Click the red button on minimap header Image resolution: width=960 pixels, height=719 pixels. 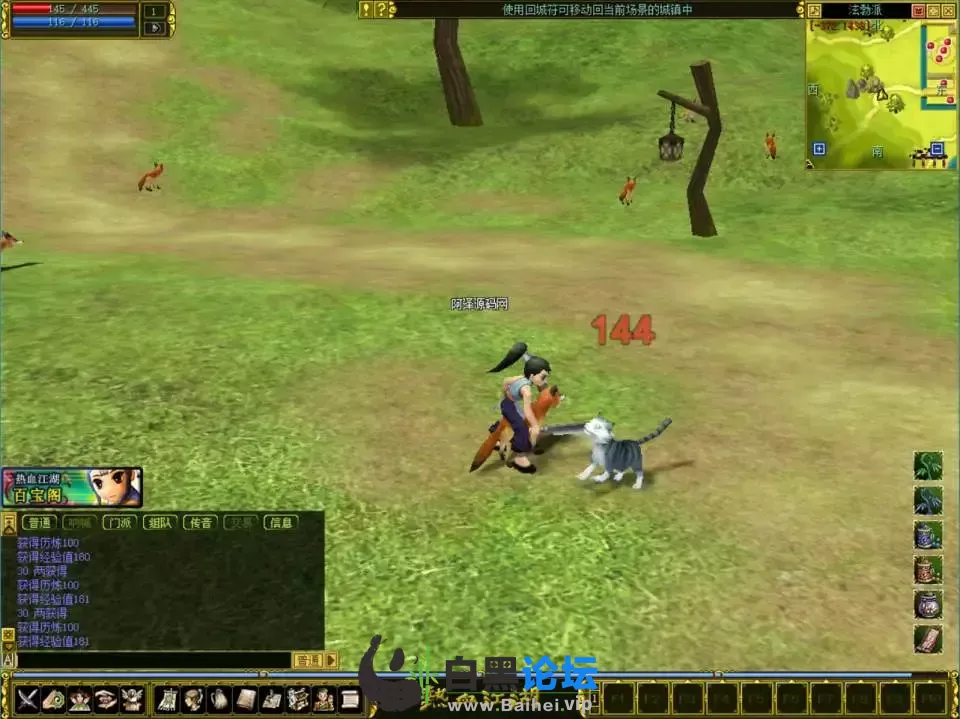918,10
